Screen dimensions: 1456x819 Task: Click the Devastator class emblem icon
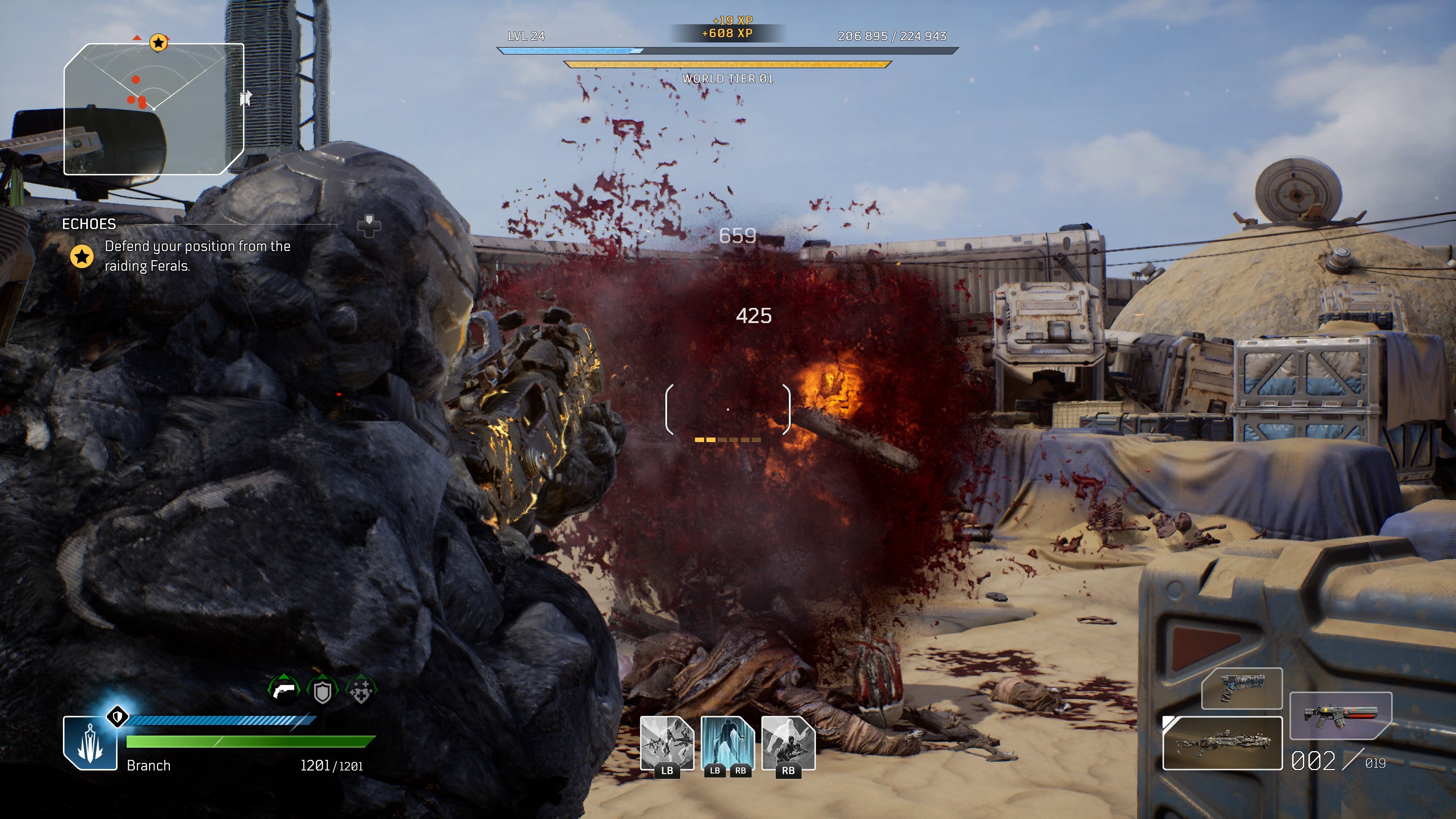pyautogui.click(x=91, y=743)
